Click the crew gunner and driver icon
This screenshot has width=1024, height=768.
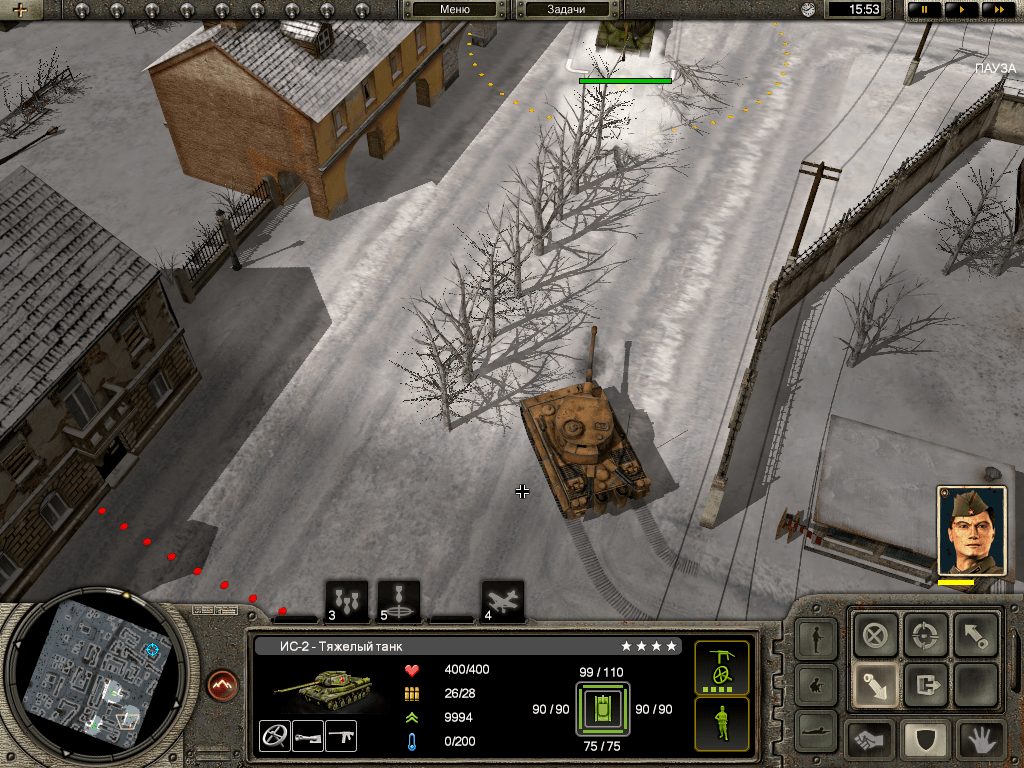coord(721,667)
